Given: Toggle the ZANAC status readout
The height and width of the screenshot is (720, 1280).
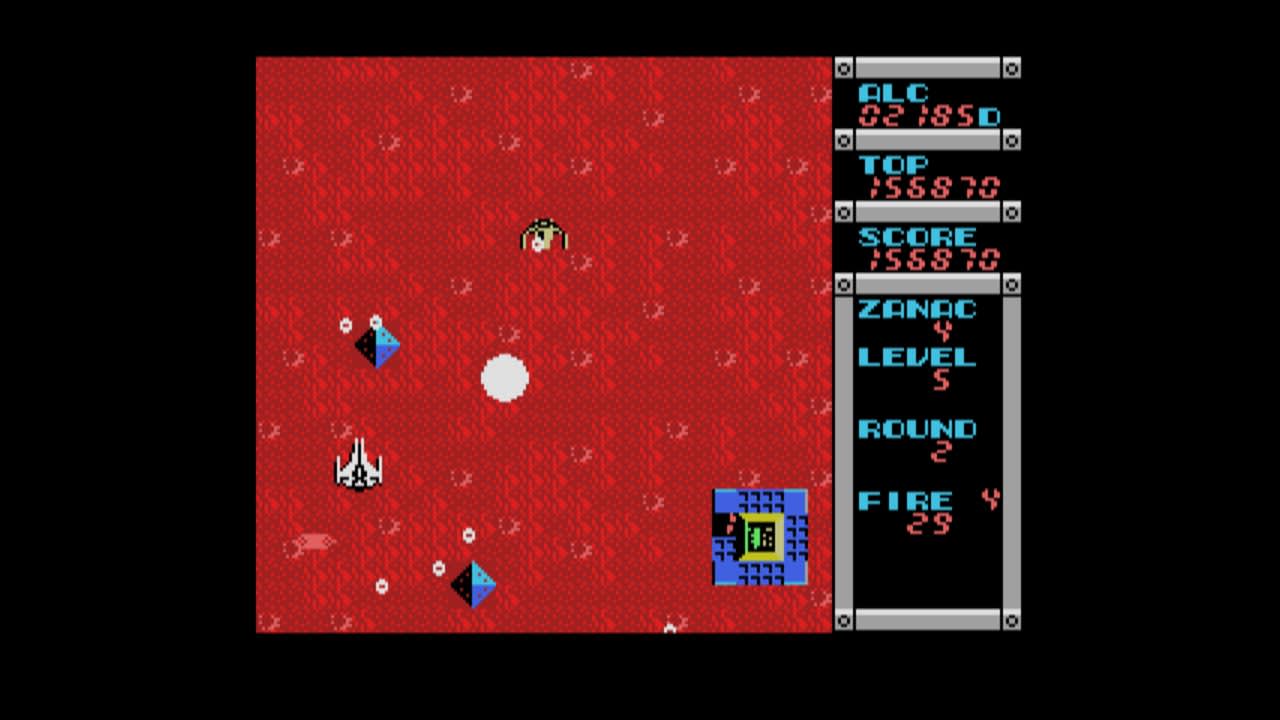Looking at the screenshot, I should [915, 310].
